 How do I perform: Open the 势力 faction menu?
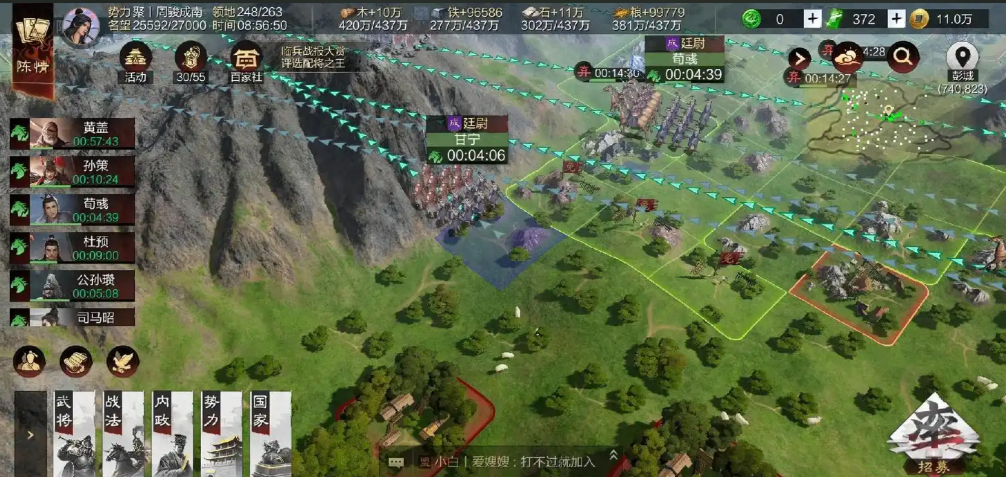coord(219,433)
